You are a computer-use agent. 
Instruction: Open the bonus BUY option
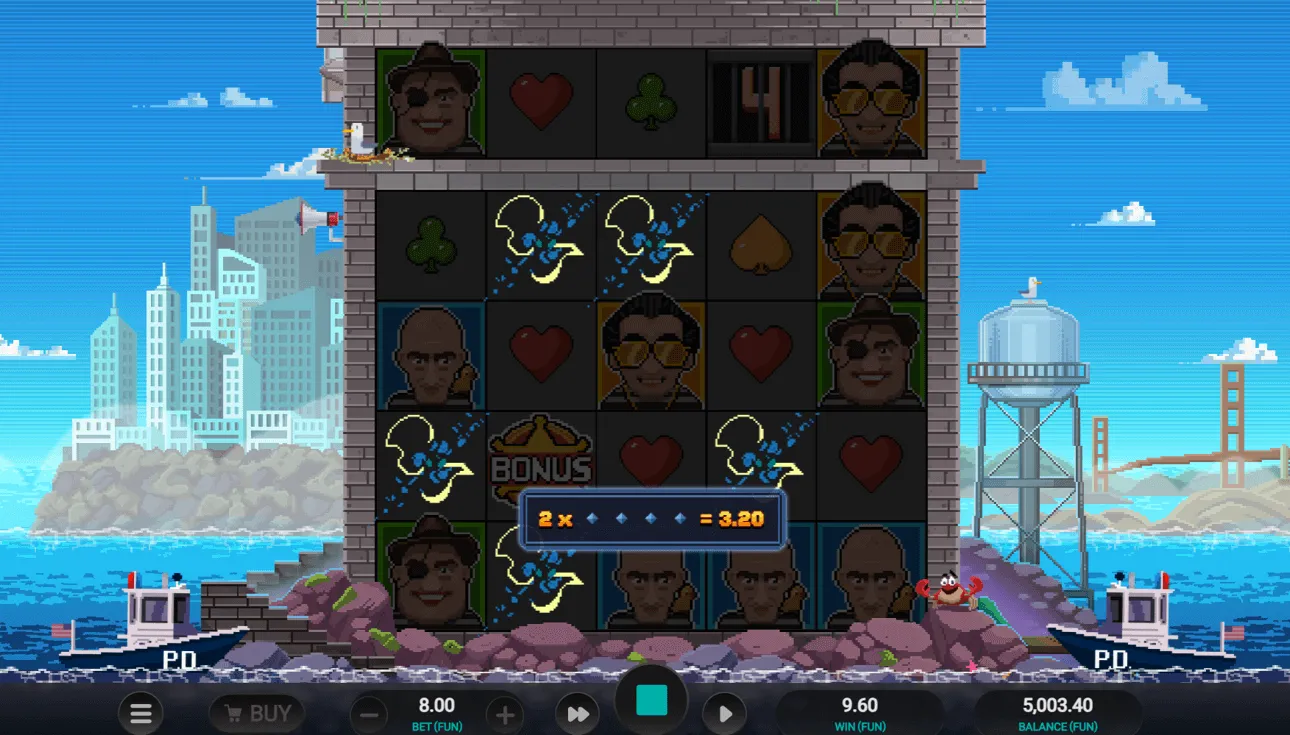255,713
